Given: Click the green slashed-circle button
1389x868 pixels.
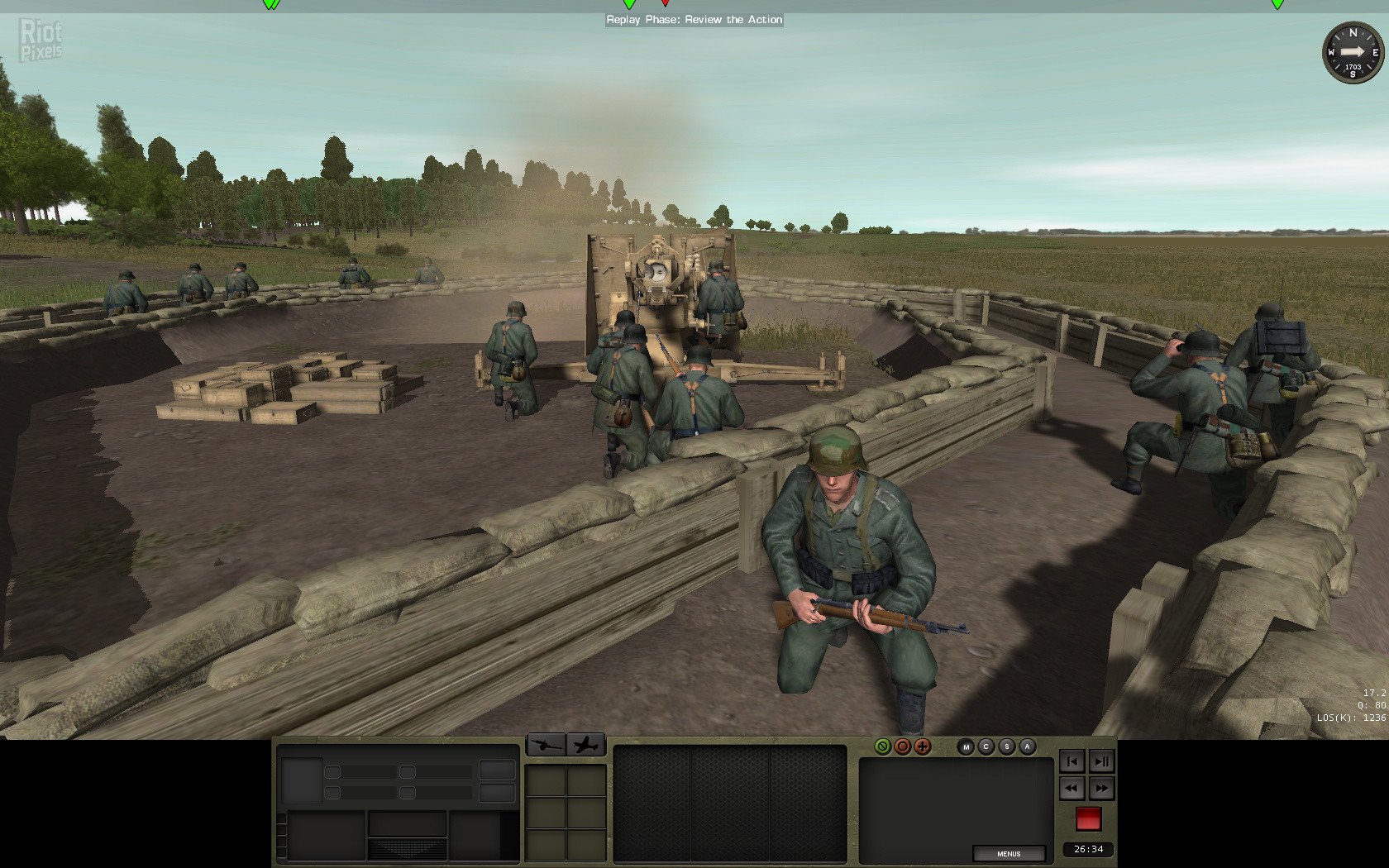Looking at the screenshot, I should 882,746.
